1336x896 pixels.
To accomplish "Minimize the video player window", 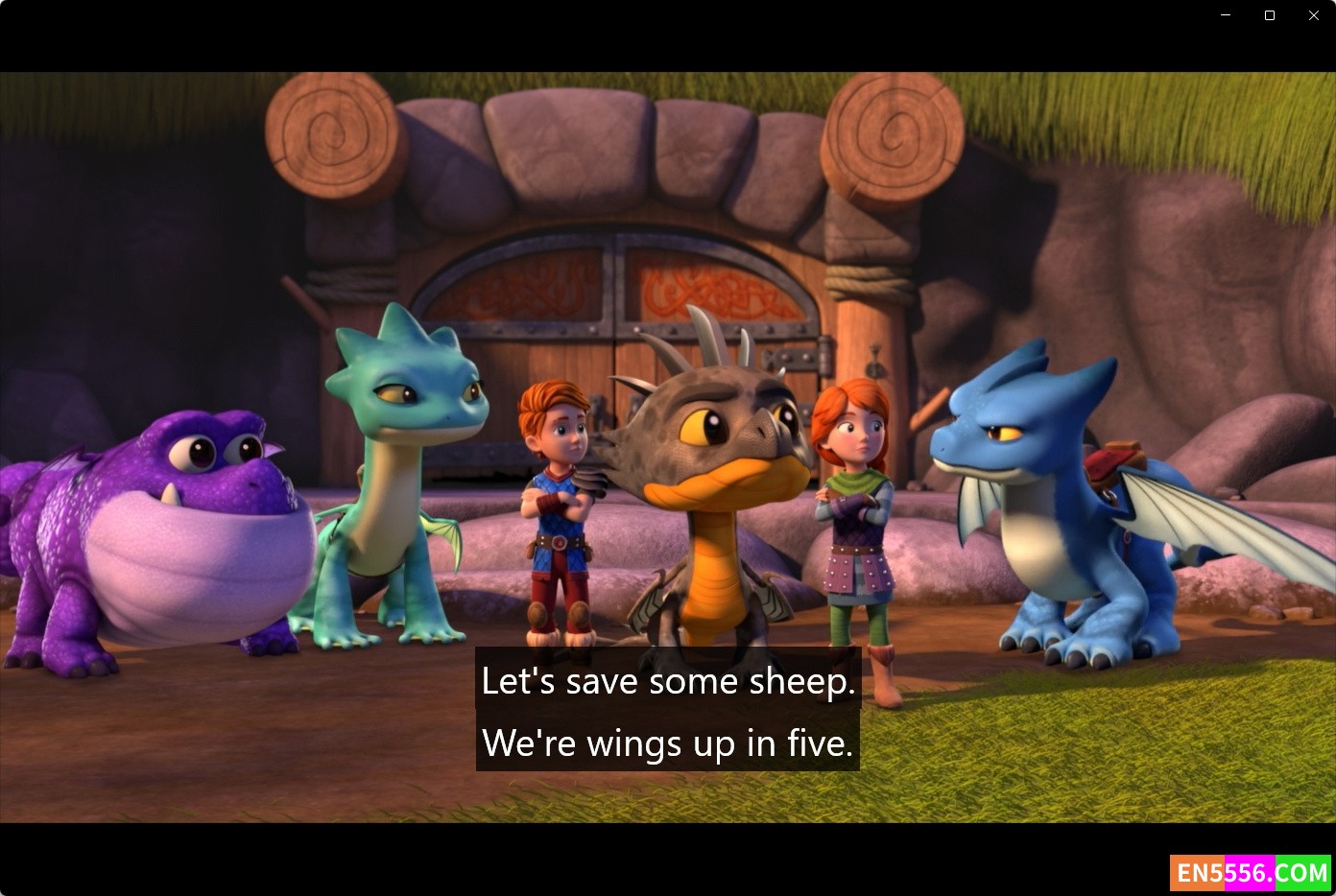I will [1226, 15].
